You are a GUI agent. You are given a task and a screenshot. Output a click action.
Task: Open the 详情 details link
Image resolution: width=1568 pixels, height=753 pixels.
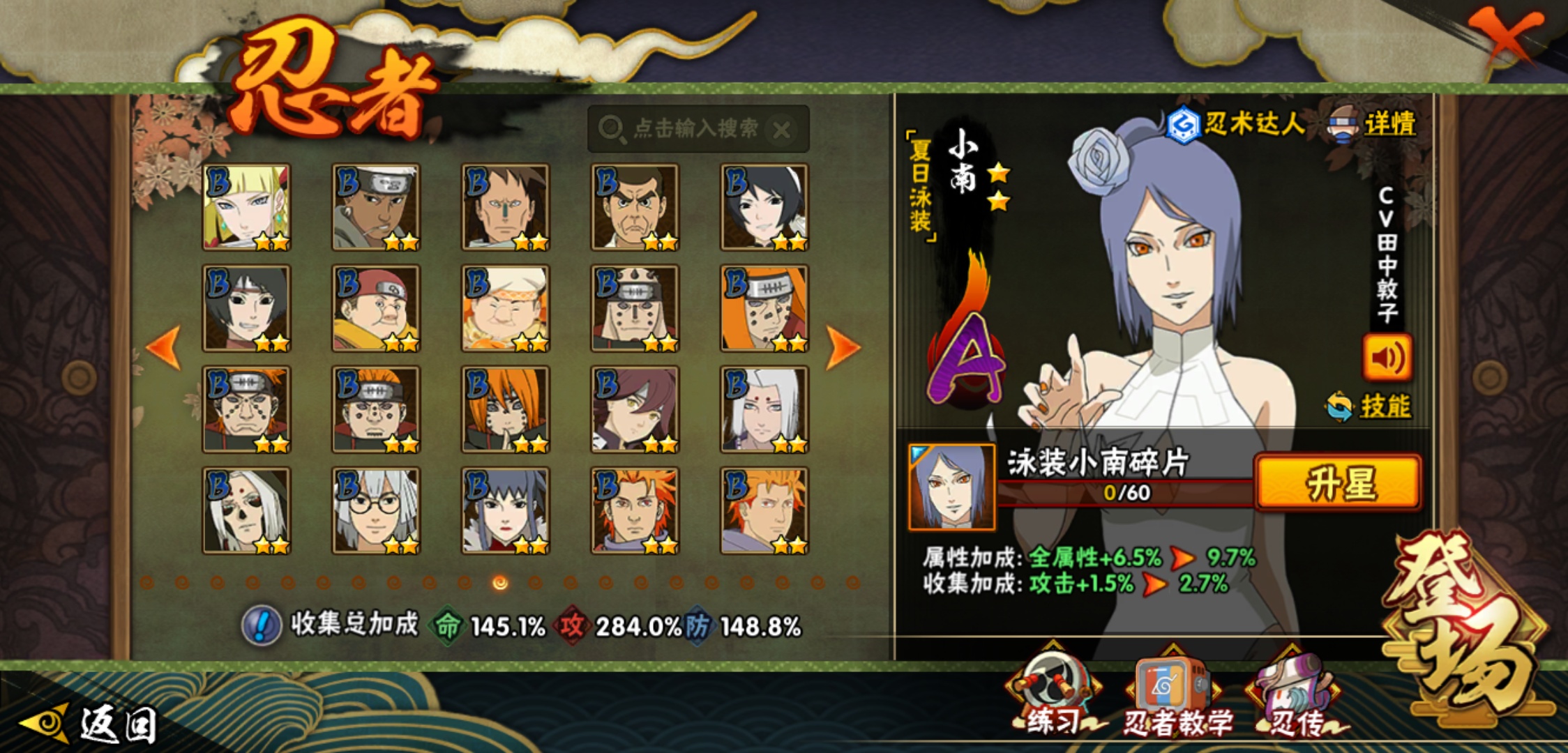(1388, 125)
